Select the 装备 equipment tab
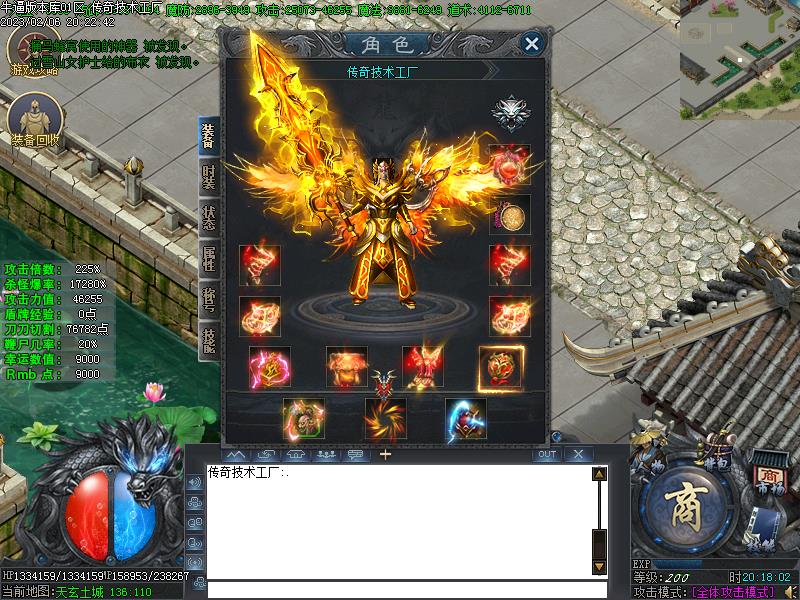 click(208, 137)
